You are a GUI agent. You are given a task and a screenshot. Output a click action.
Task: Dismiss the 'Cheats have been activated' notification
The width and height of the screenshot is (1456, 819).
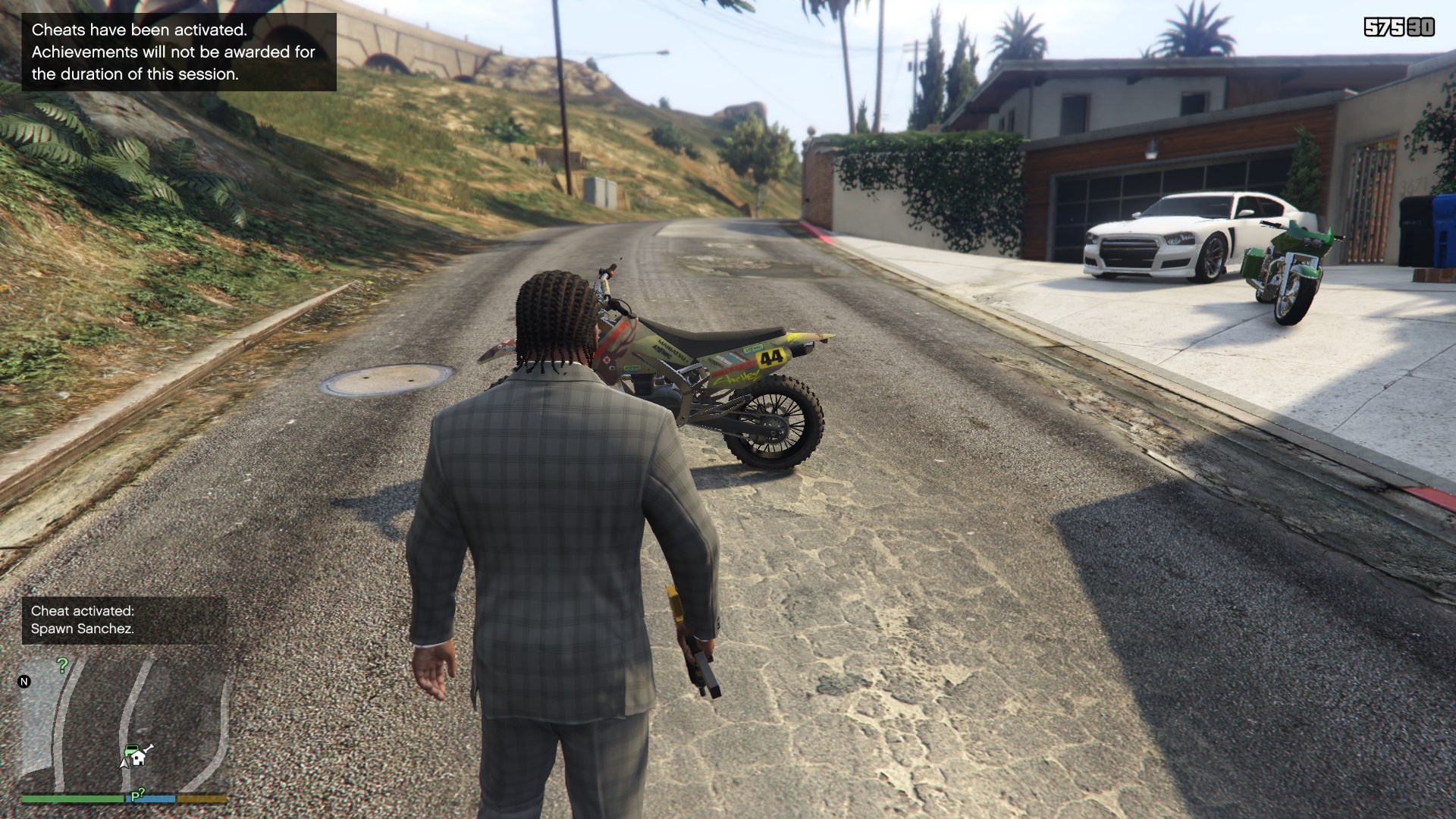point(179,52)
